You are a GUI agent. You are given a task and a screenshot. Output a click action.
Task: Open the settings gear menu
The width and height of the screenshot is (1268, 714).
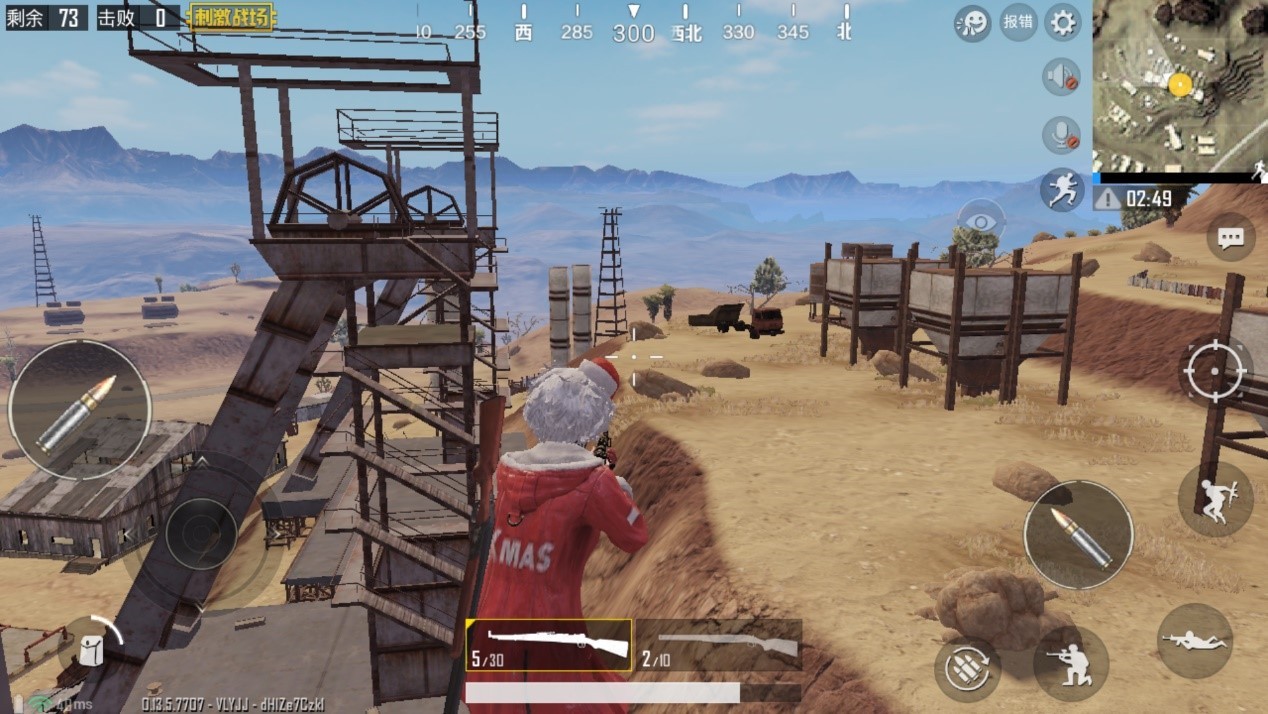pos(1062,22)
